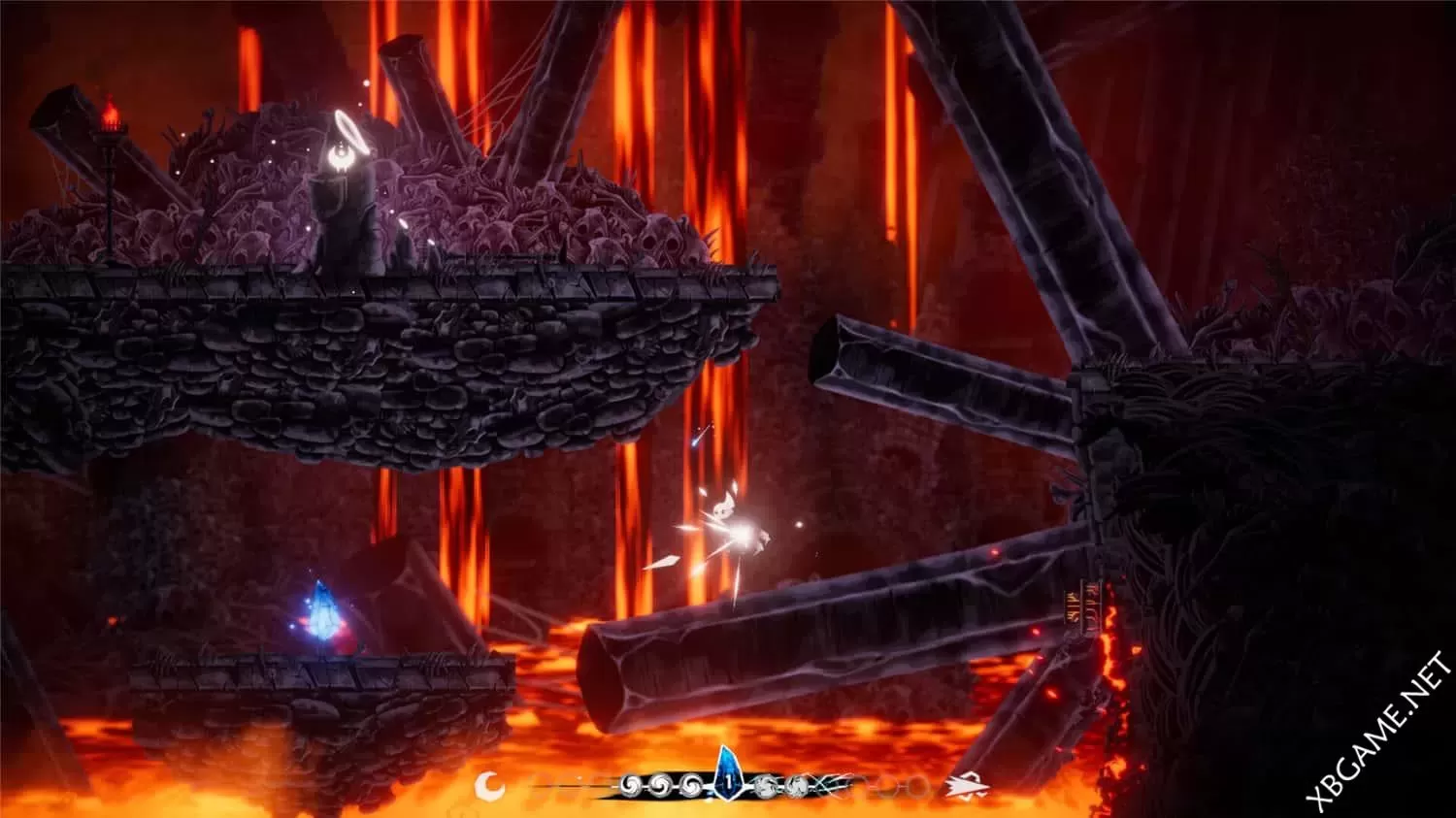
Task: Select the blue crystal shard icon
Action: pyautogui.click(x=728, y=774)
